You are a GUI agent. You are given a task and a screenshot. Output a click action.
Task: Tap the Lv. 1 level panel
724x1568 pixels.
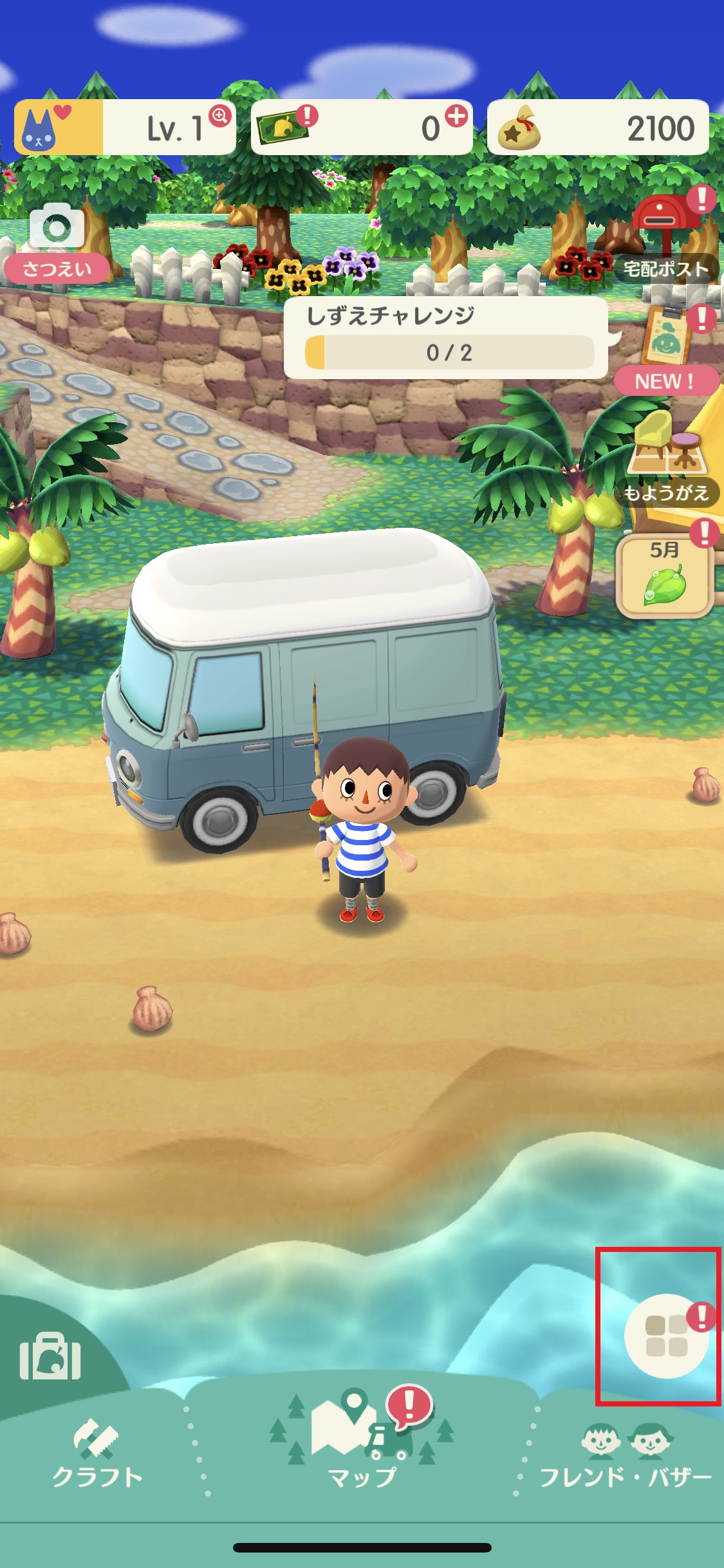coord(125,127)
